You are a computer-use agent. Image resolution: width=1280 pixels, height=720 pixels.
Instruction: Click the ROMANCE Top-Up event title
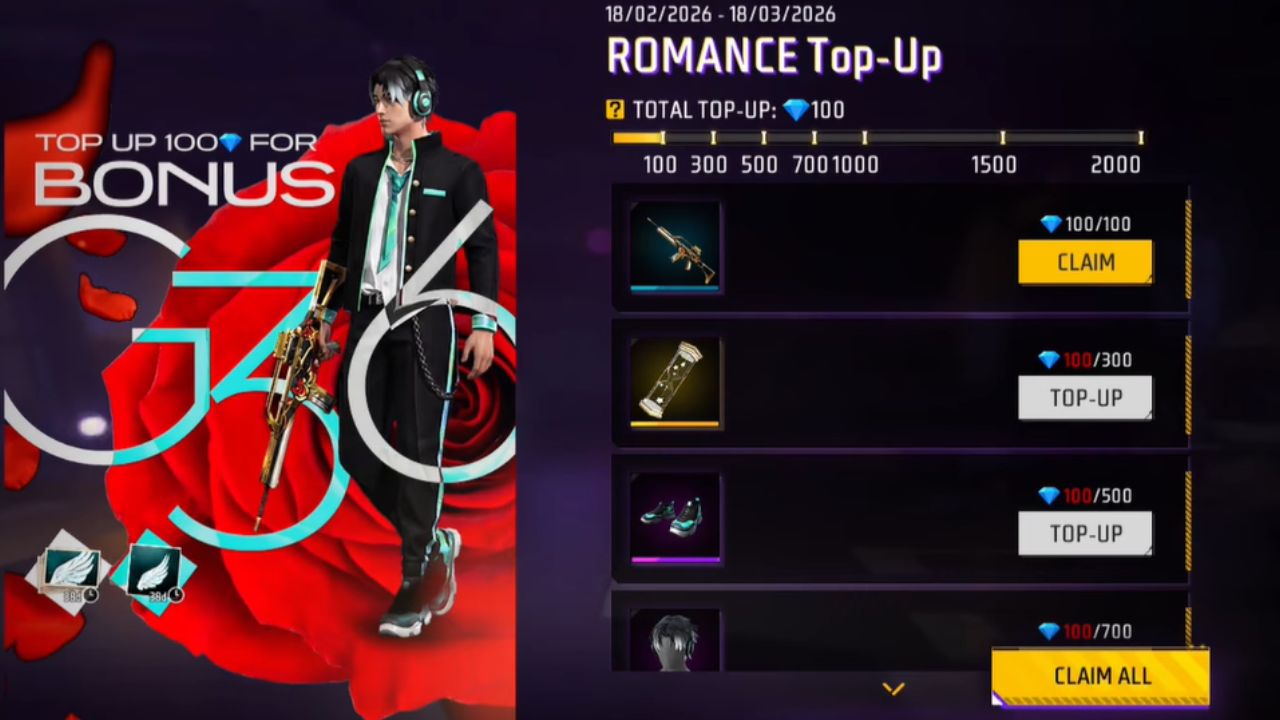point(775,57)
